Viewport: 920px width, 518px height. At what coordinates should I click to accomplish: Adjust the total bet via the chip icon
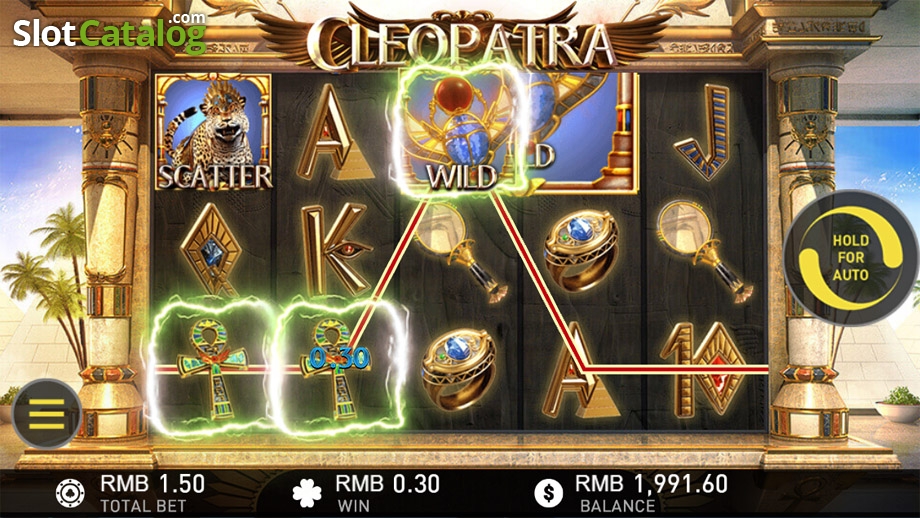pos(70,492)
